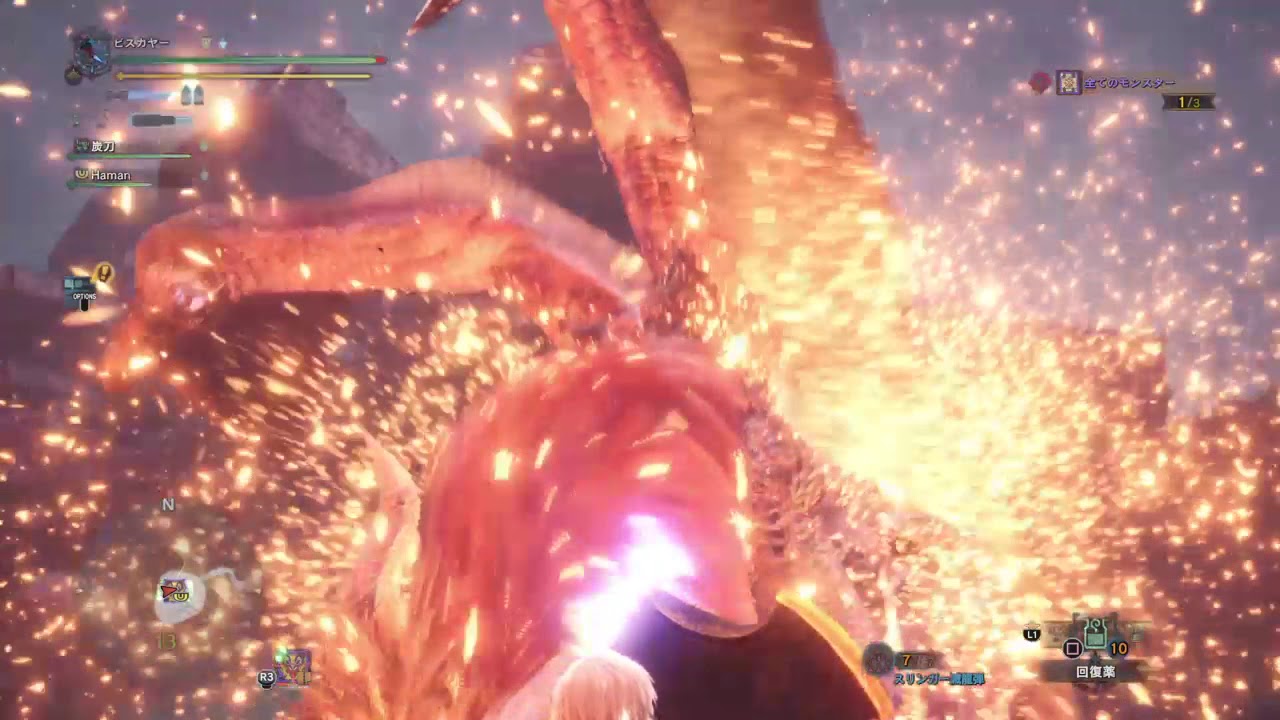The image size is (1280, 720).
Task: Click the item icon next to the R3 prompt
Action: point(290,670)
